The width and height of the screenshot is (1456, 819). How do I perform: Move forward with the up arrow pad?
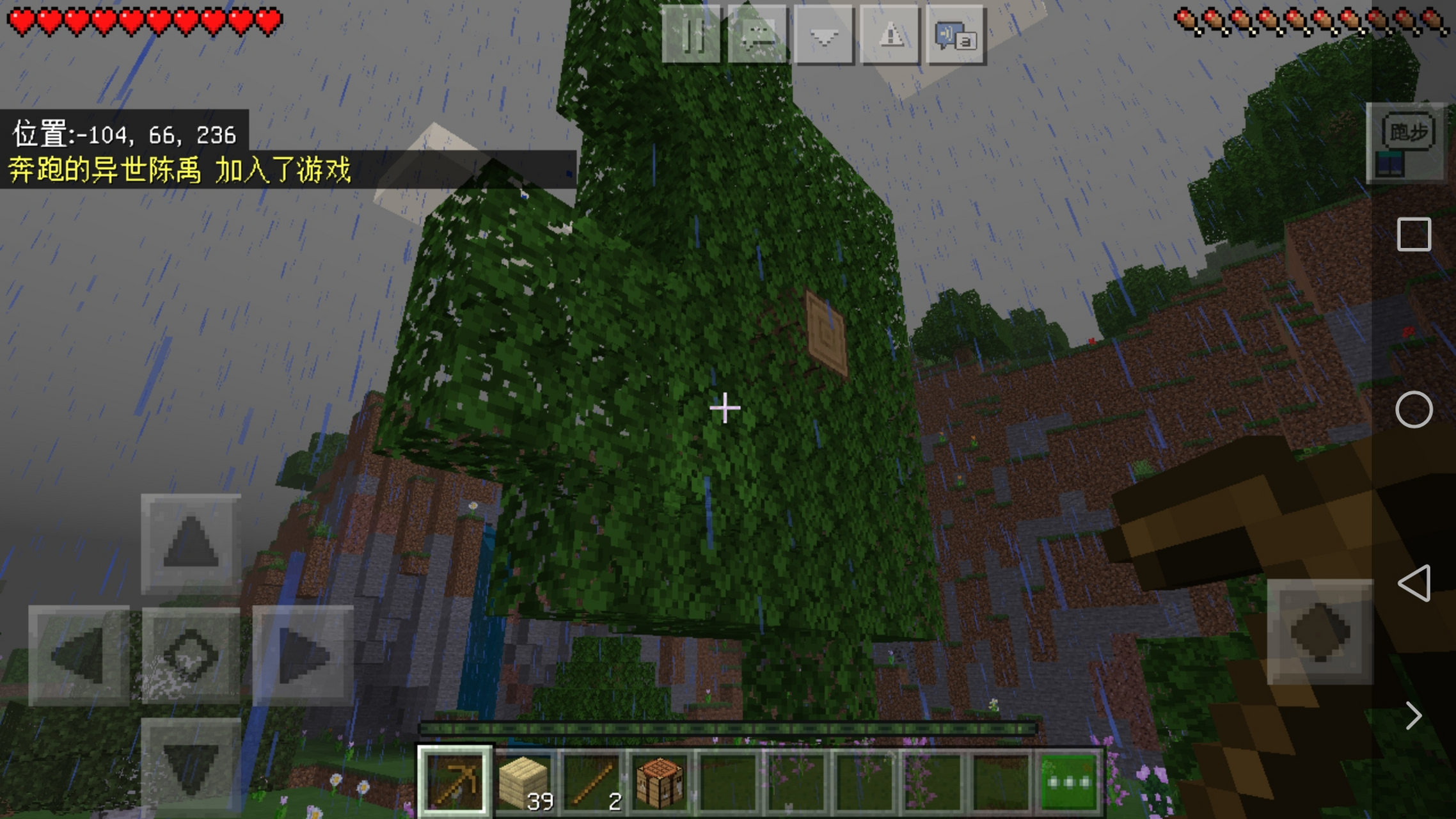coord(191,543)
